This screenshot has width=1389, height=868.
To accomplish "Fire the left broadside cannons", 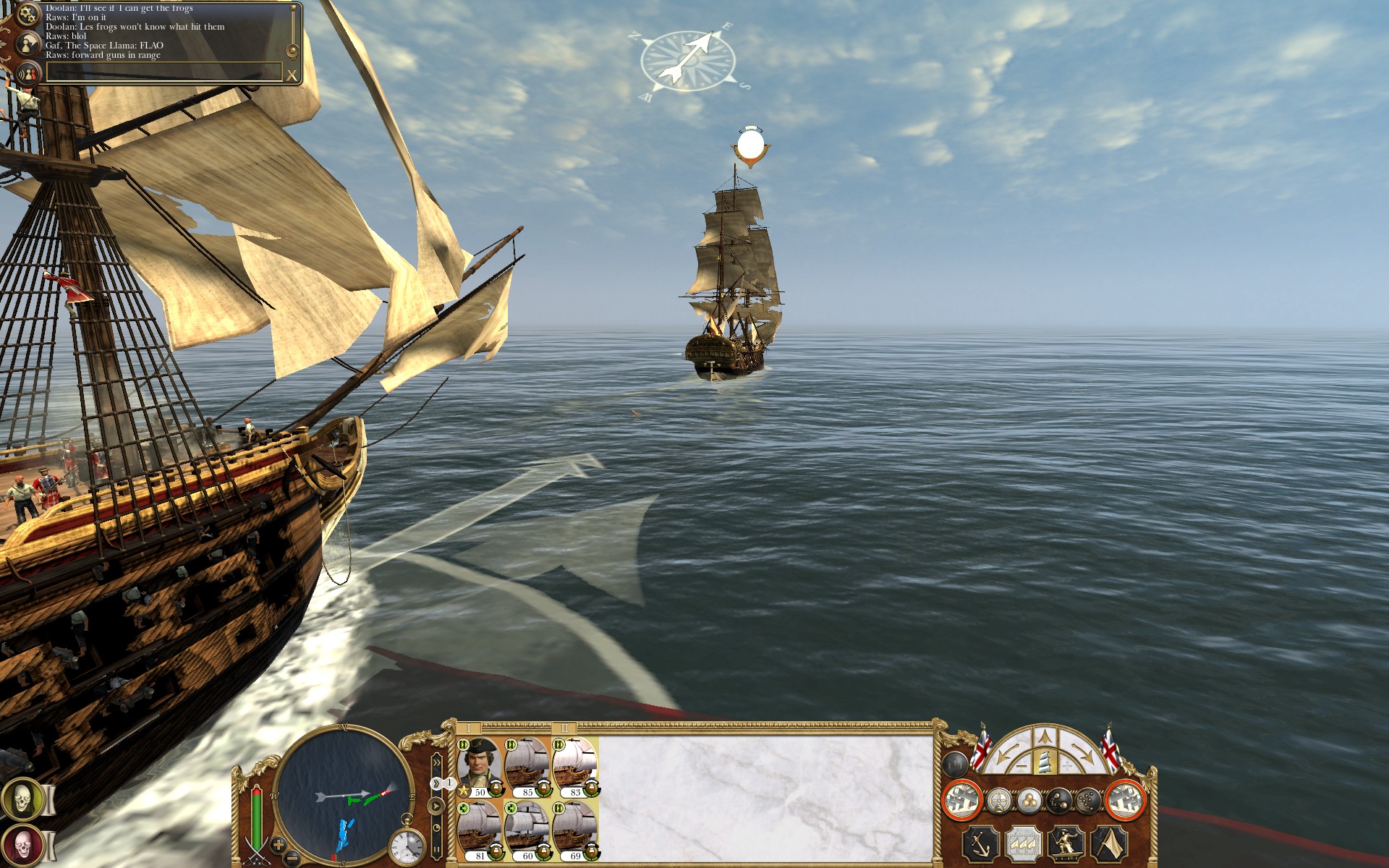I will (961, 800).
